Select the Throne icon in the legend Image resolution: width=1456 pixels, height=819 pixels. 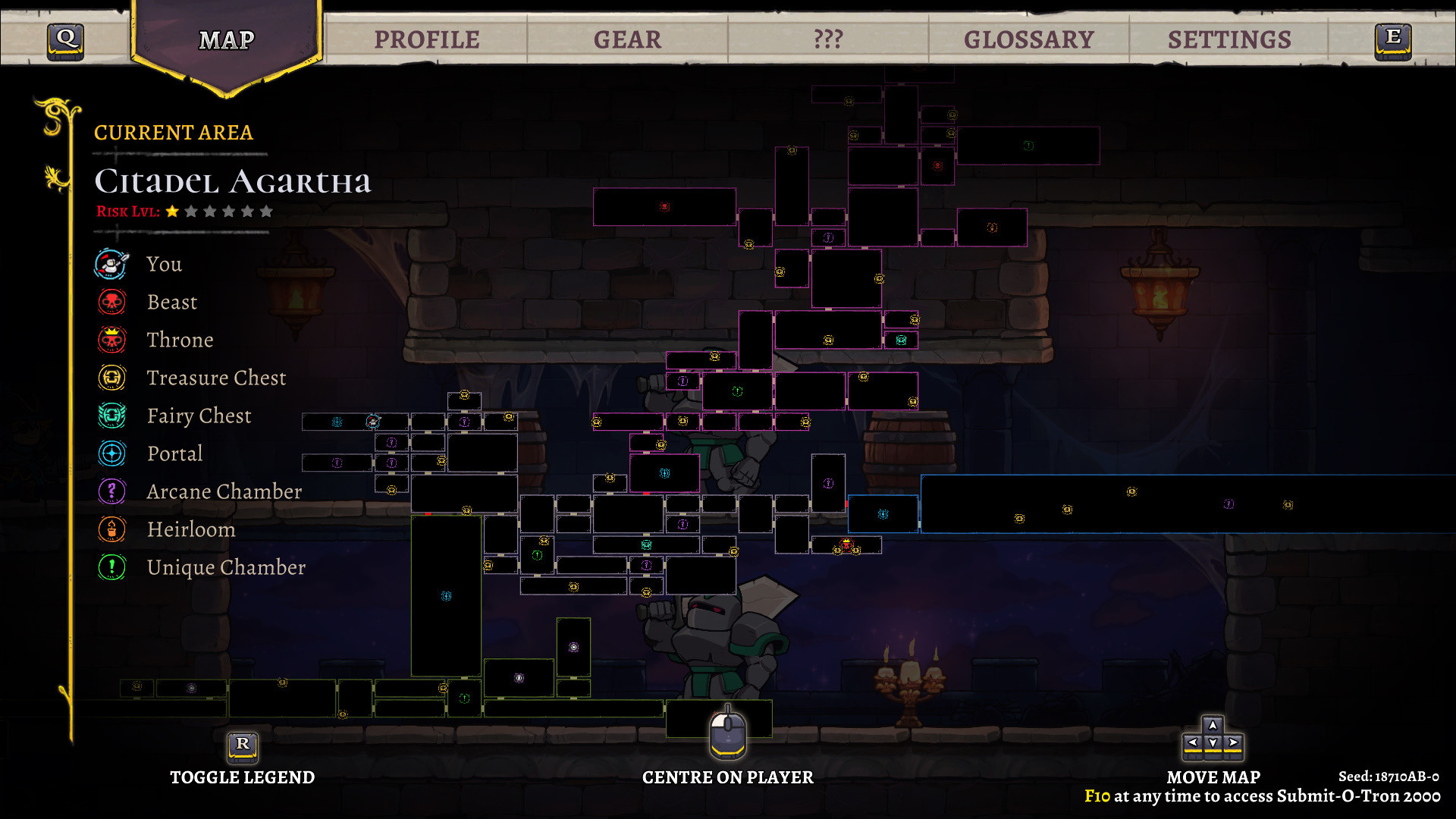pyautogui.click(x=111, y=340)
